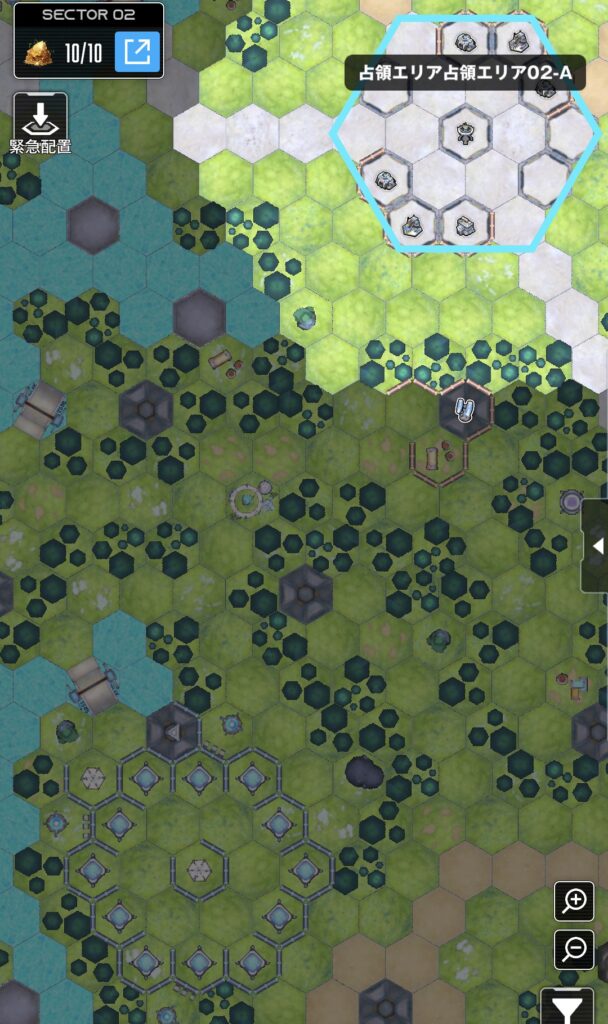The height and width of the screenshot is (1024, 608).
Task: Open the blue sector external link button
Action: (137, 52)
